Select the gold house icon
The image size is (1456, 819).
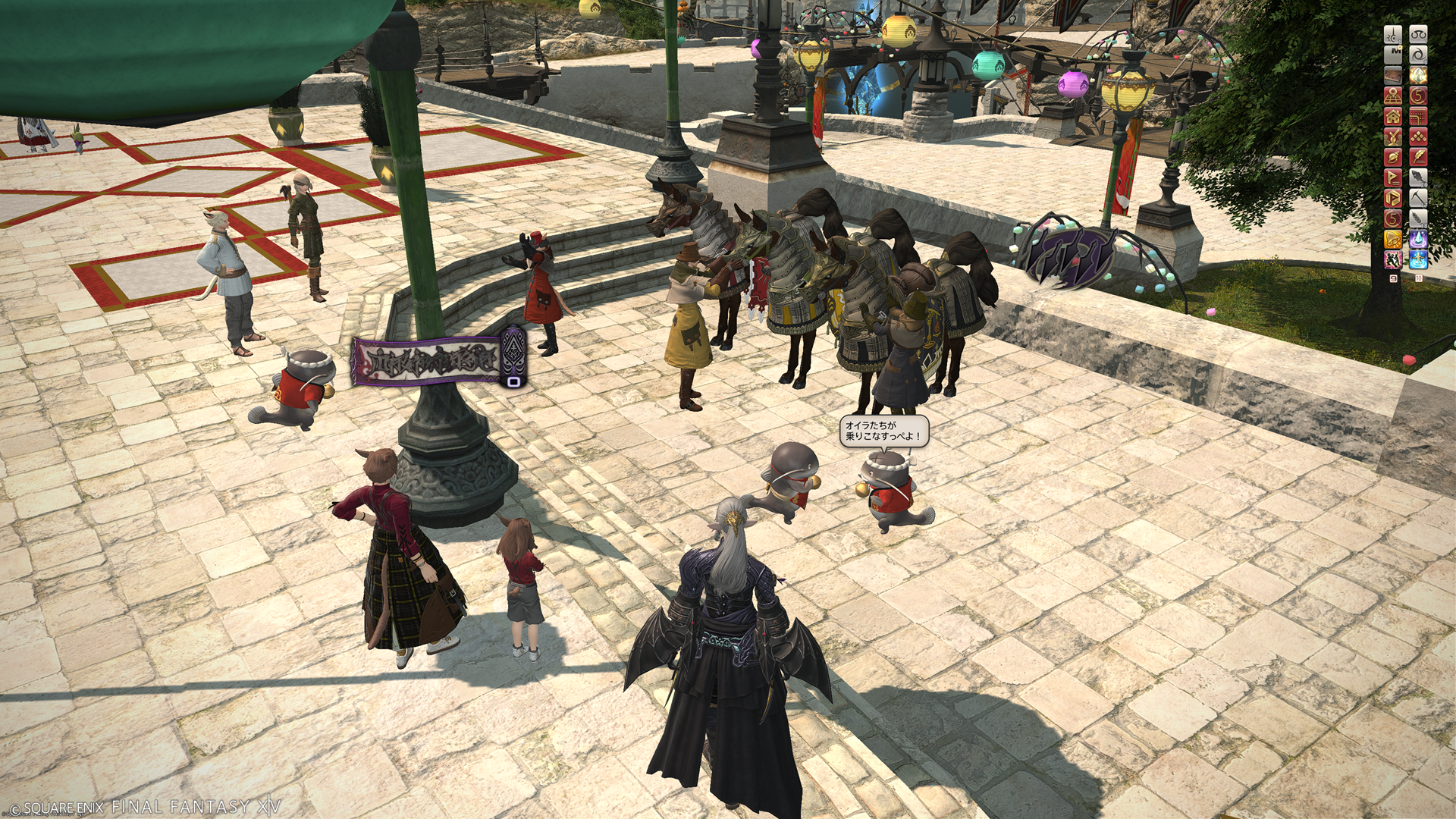click(x=1393, y=117)
